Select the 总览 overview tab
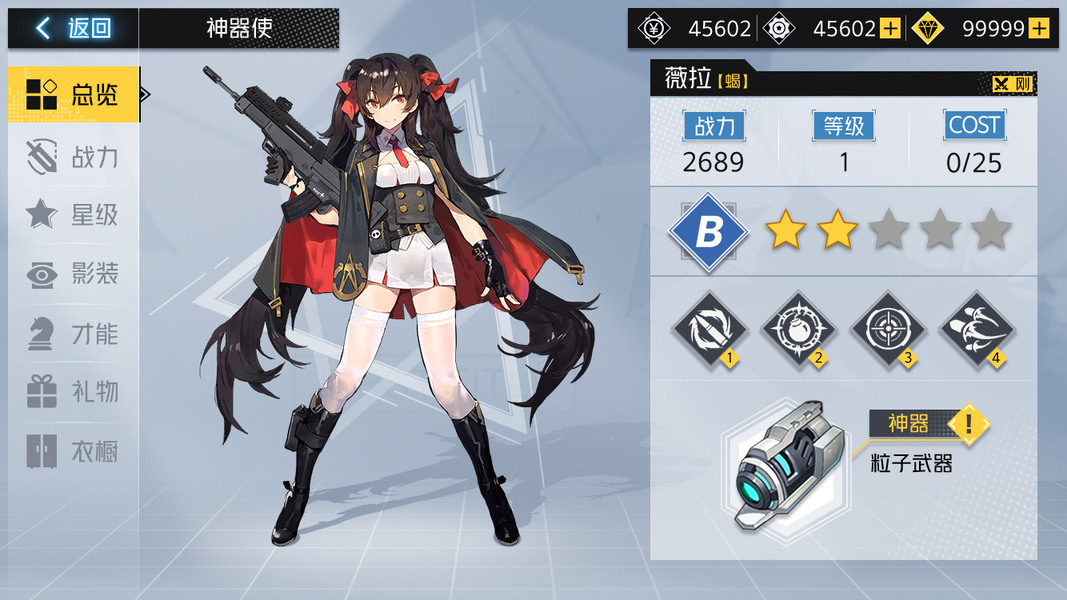The image size is (1067, 600). 73,95
